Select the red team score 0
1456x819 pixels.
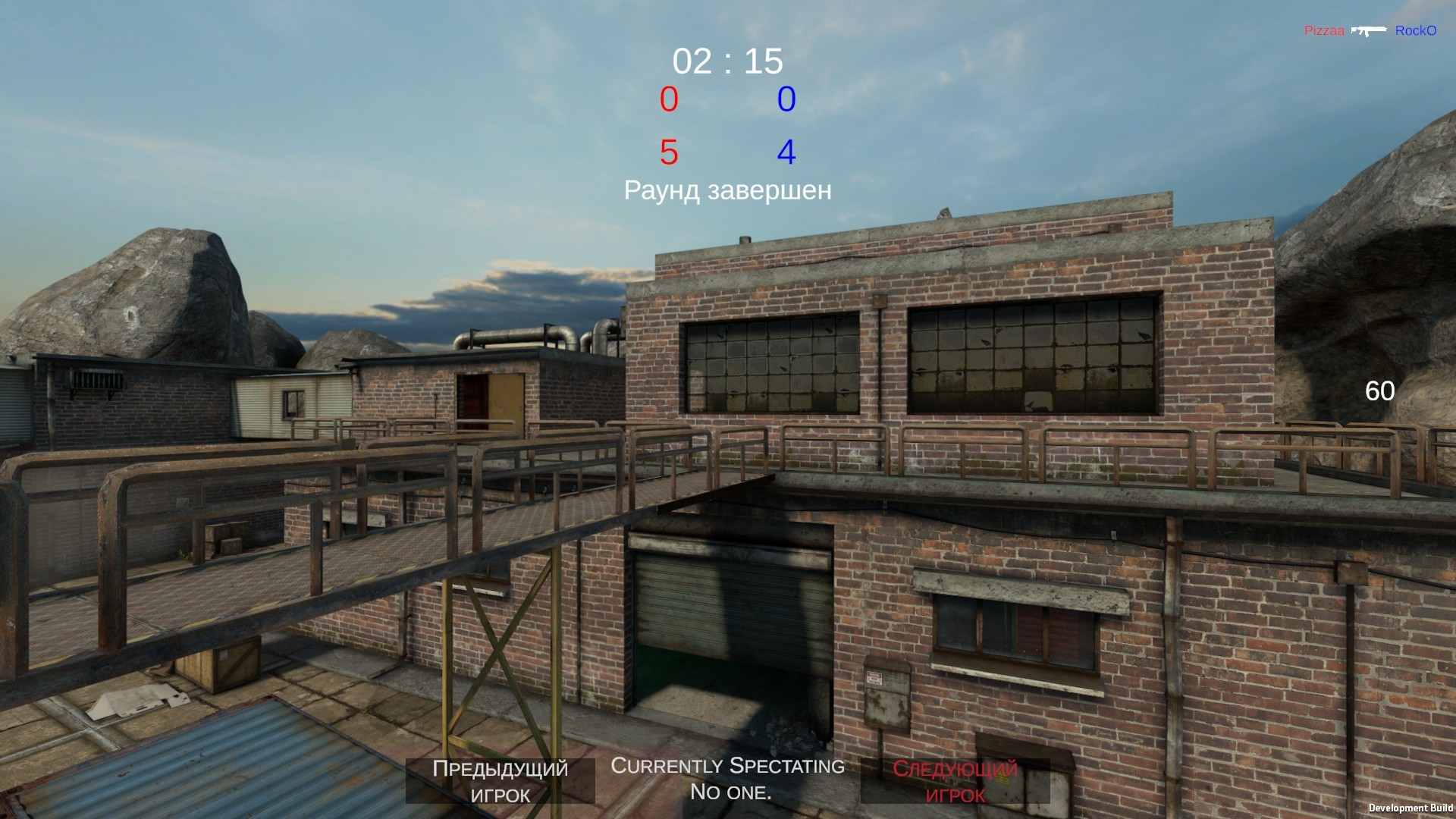click(x=667, y=99)
